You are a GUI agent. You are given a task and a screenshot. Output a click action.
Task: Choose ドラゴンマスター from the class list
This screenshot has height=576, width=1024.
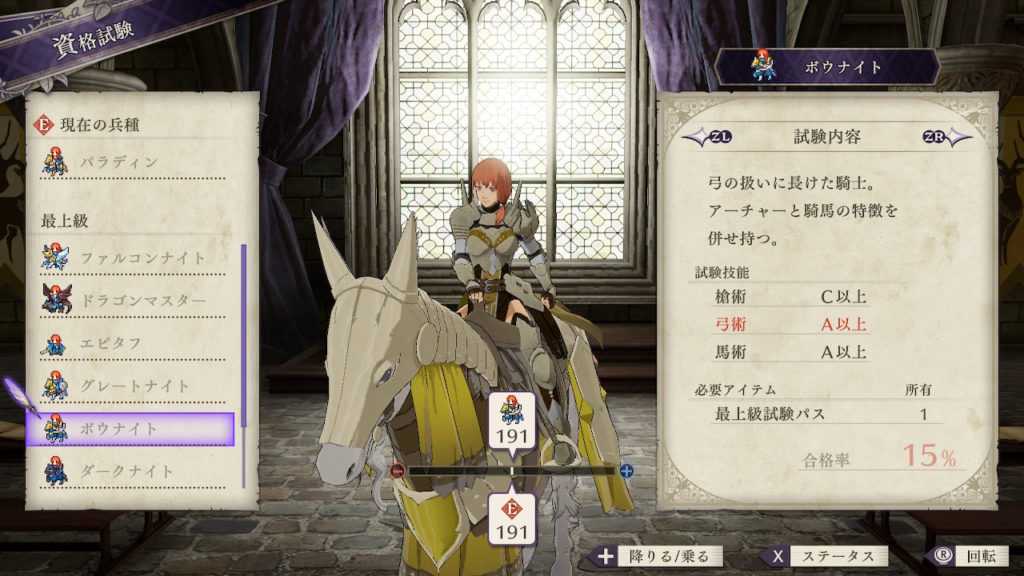(138, 301)
